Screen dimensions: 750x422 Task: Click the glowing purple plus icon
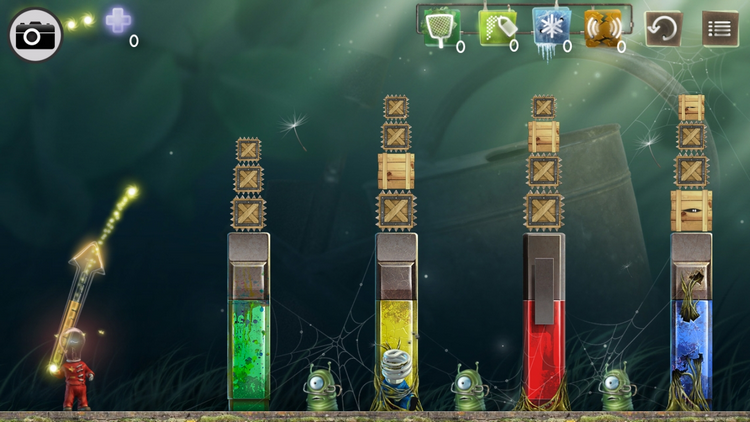[118, 20]
